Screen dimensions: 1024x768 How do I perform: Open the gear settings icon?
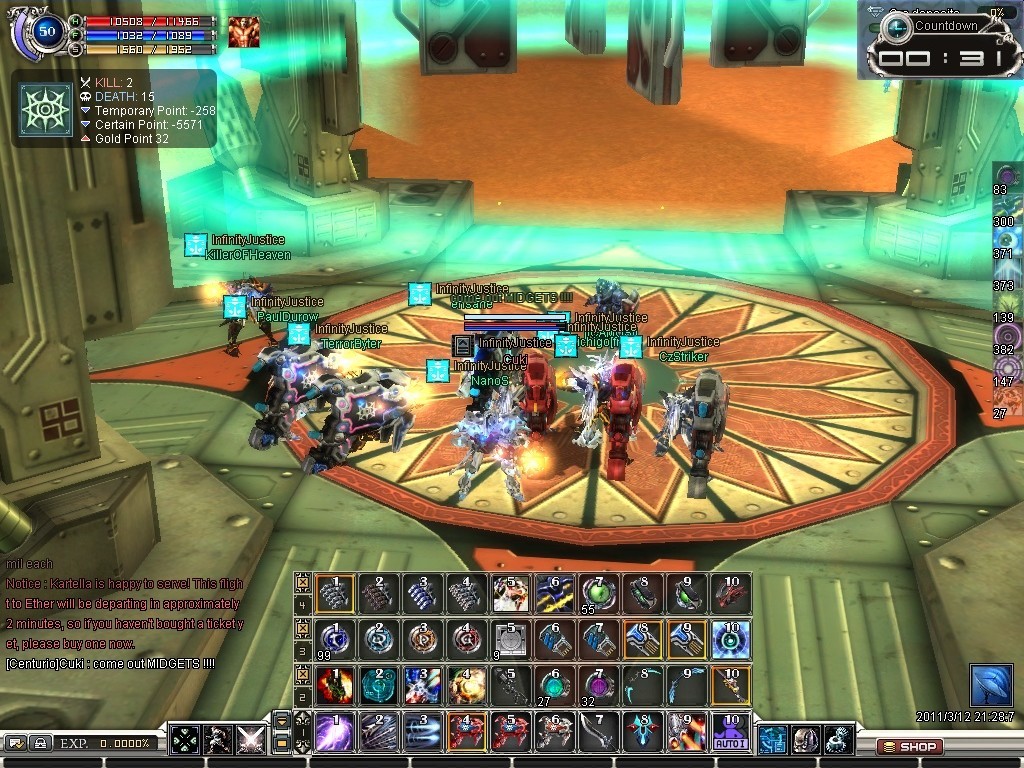click(x=838, y=740)
